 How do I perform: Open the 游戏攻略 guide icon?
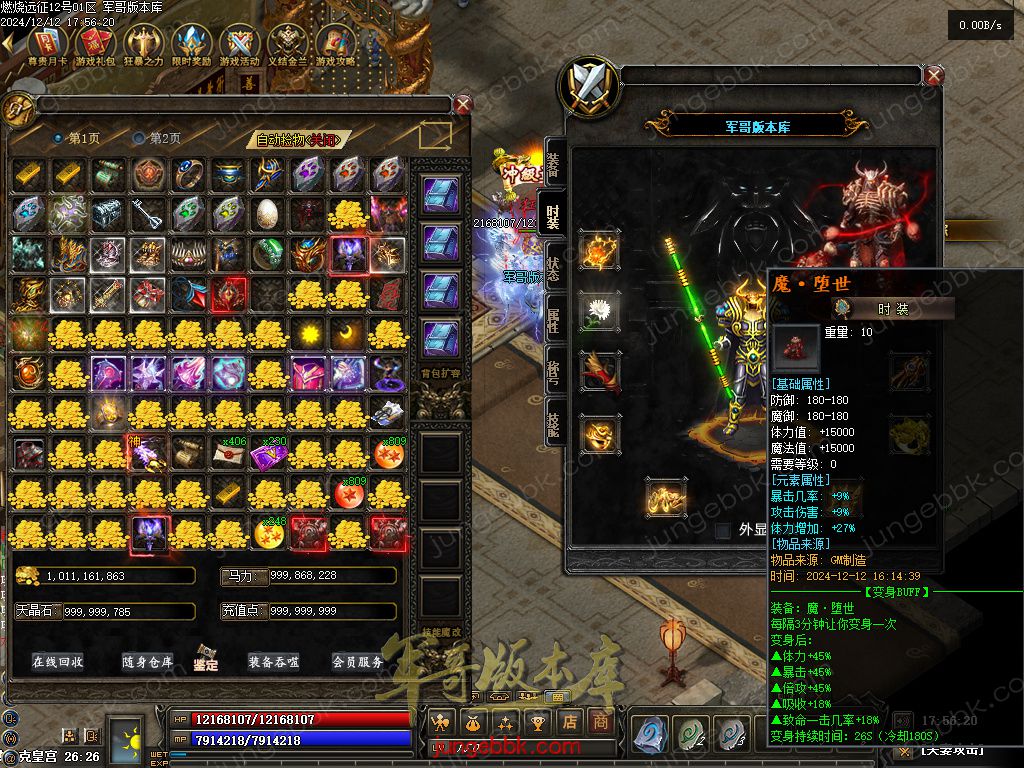pos(337,45)
